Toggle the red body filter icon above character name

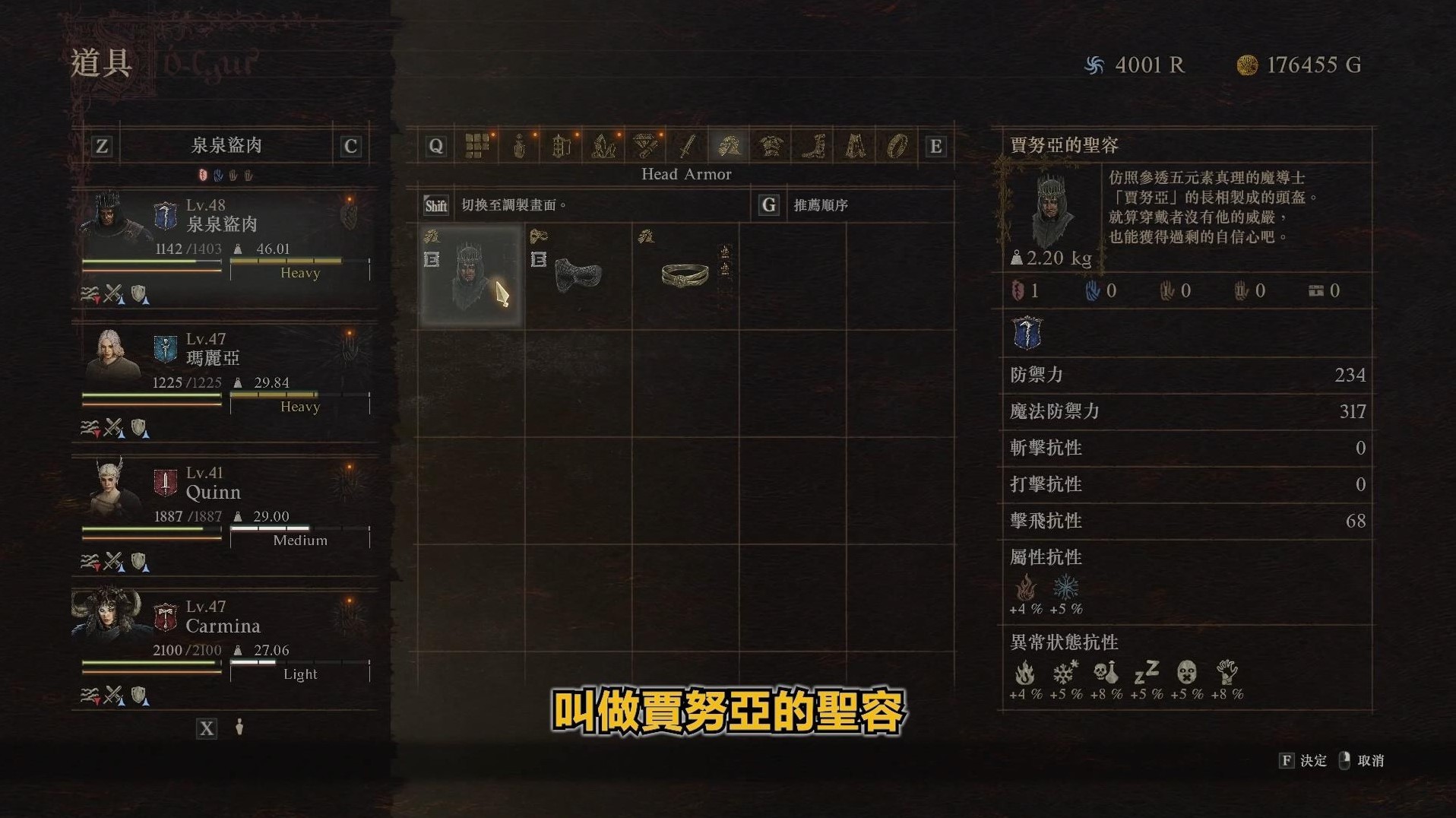203,174
